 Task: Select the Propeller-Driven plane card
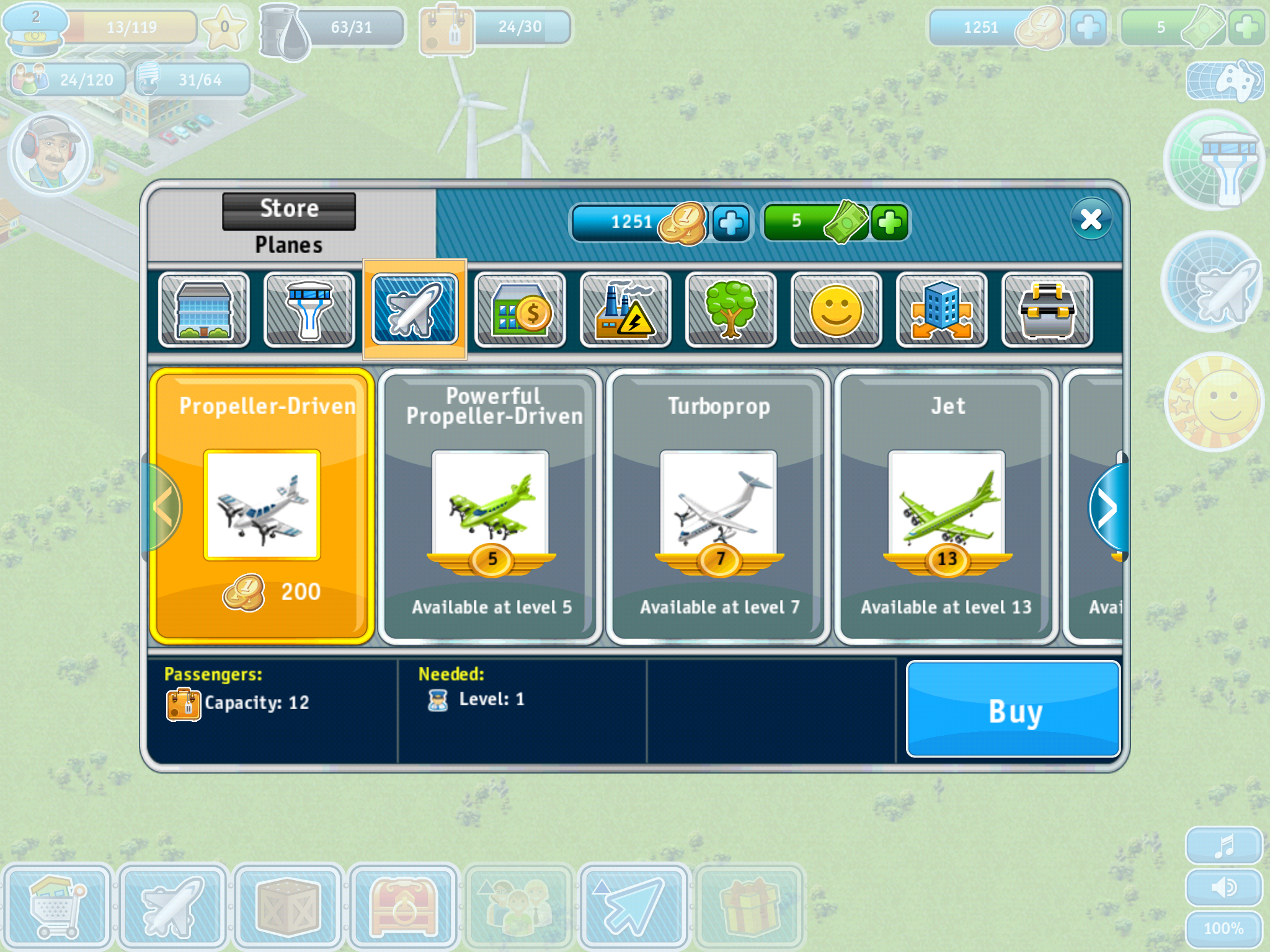point(262,506)
